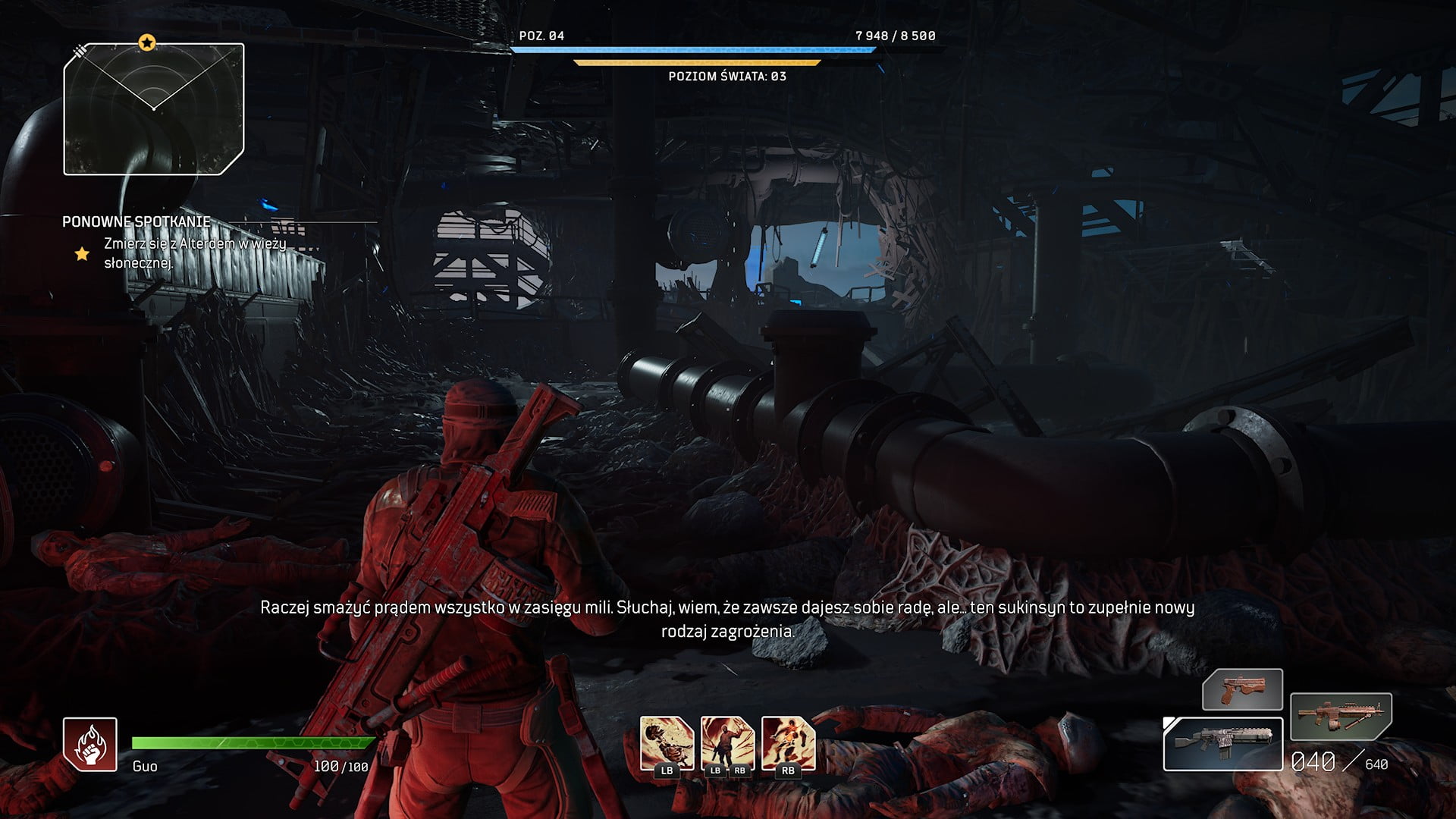Viewport: 1456px width, 819px height.
Task: Click the gold star marker on minimap
Action: tap(147, 42)
